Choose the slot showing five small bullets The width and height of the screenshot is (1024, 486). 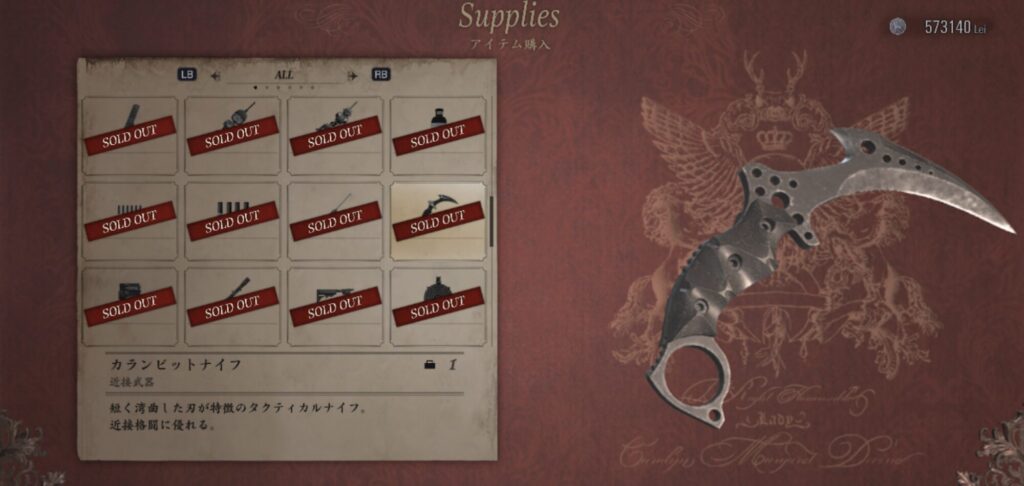tap(129, 221)
